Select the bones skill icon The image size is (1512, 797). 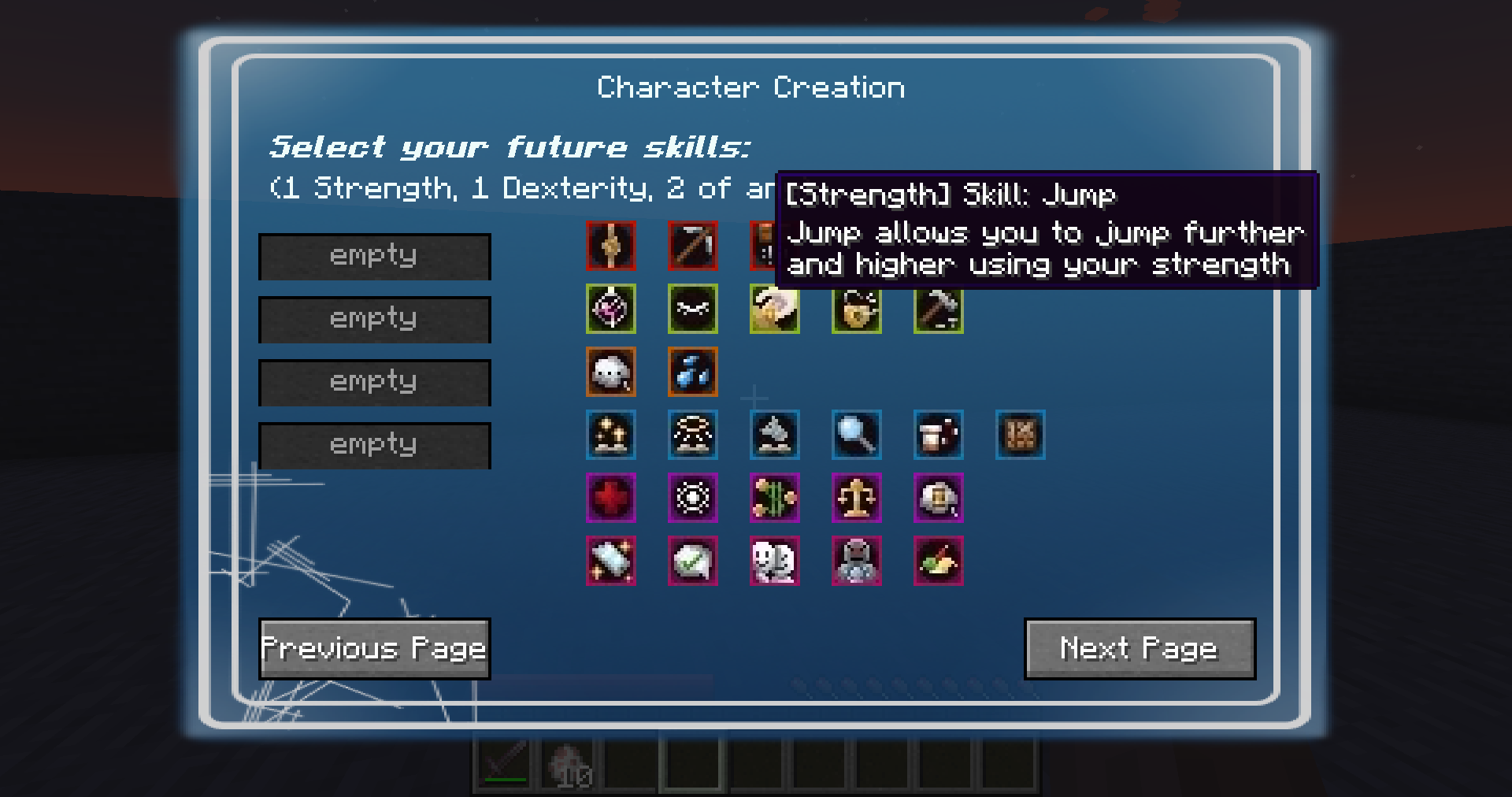click(693, 310)
